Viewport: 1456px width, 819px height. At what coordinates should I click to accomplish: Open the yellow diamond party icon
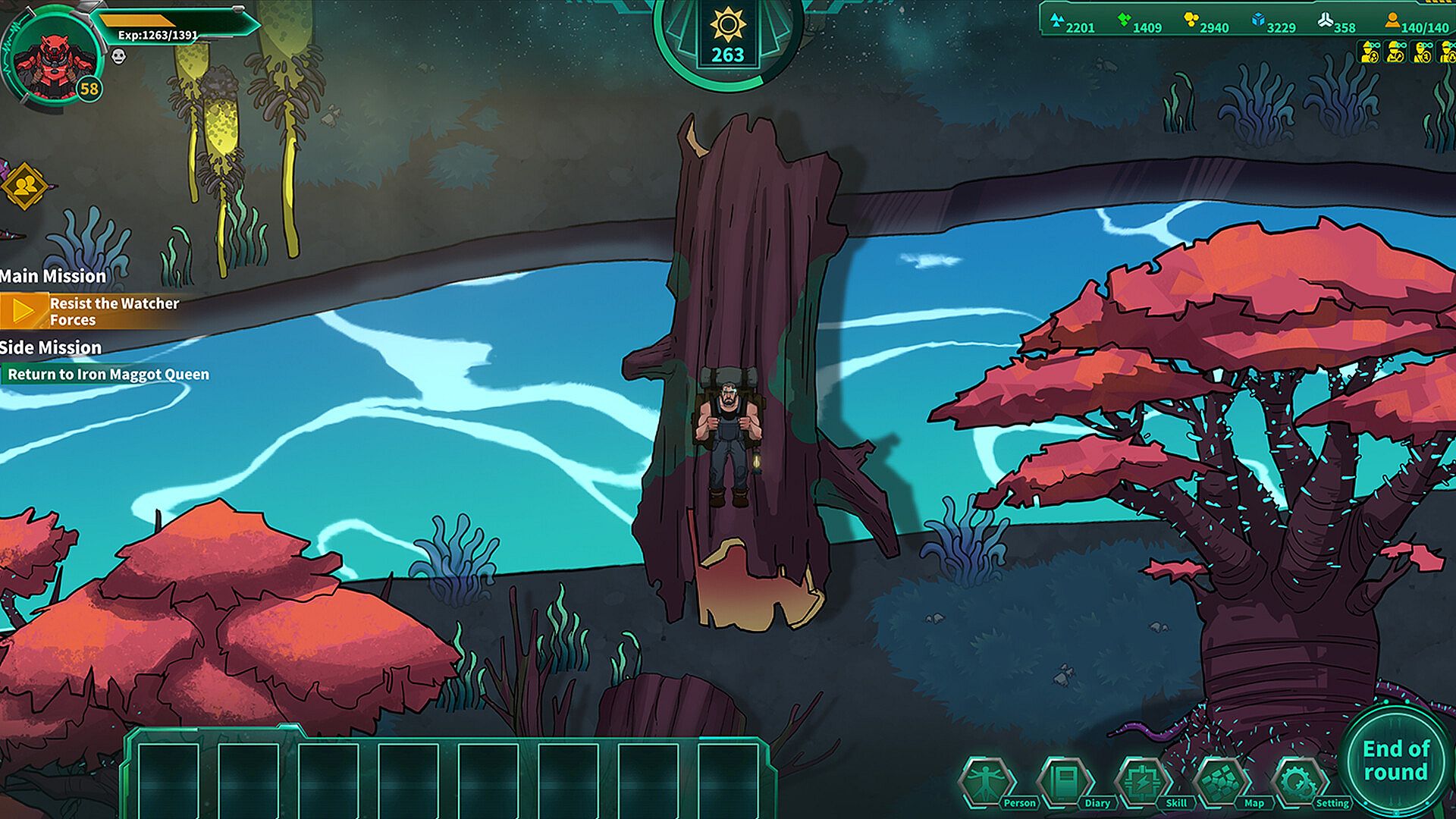[24, 186]
